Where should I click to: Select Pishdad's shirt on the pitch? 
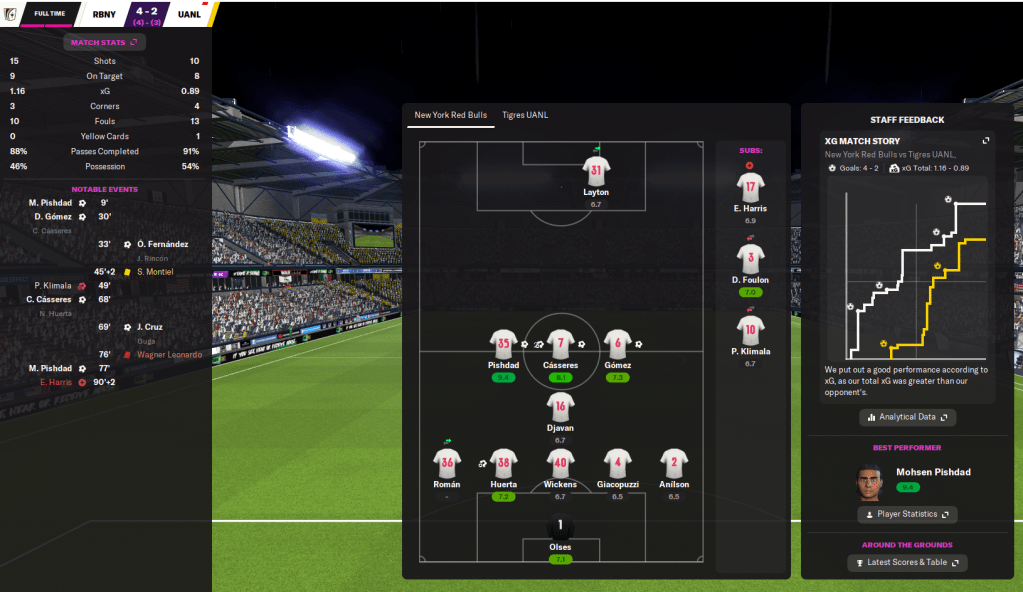504,344
